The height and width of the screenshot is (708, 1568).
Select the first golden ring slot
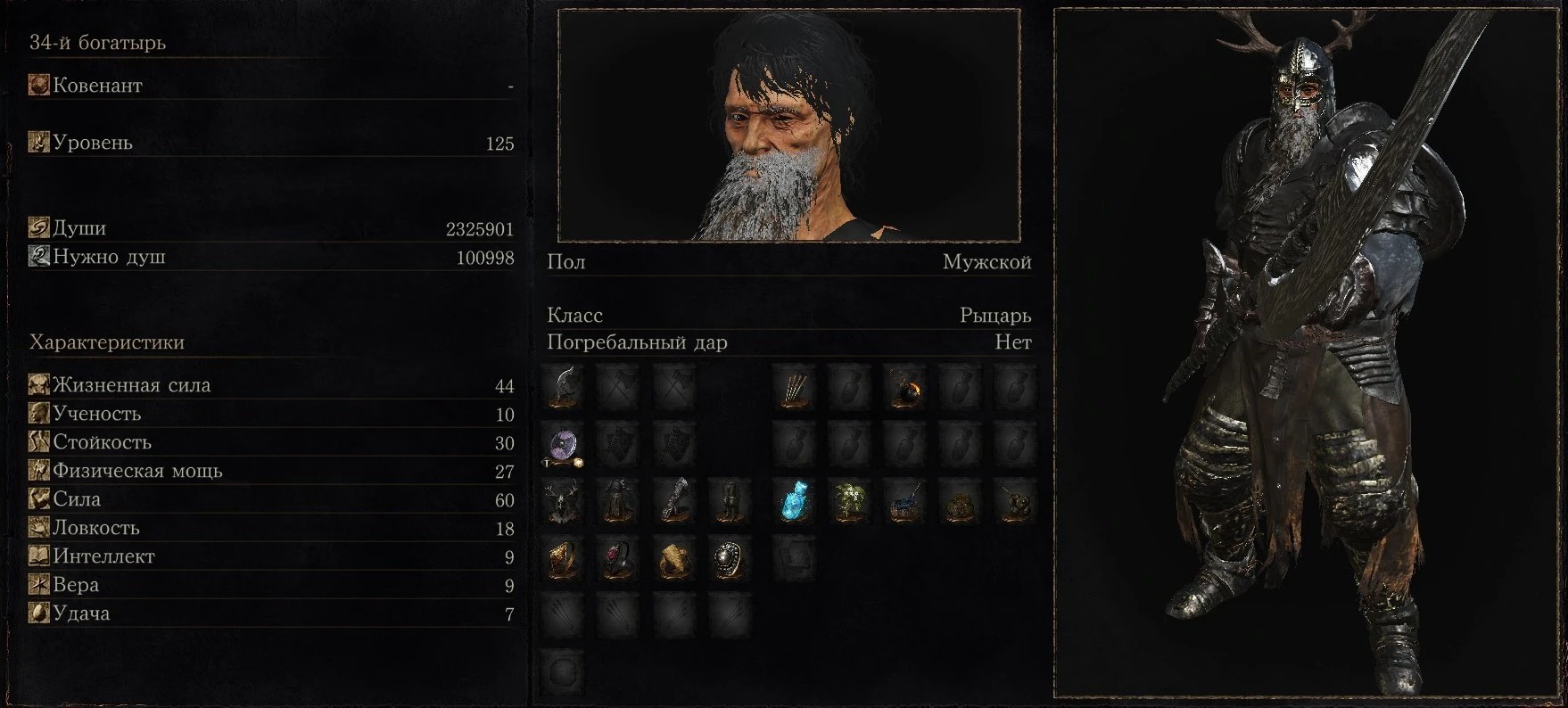[563, 558]
